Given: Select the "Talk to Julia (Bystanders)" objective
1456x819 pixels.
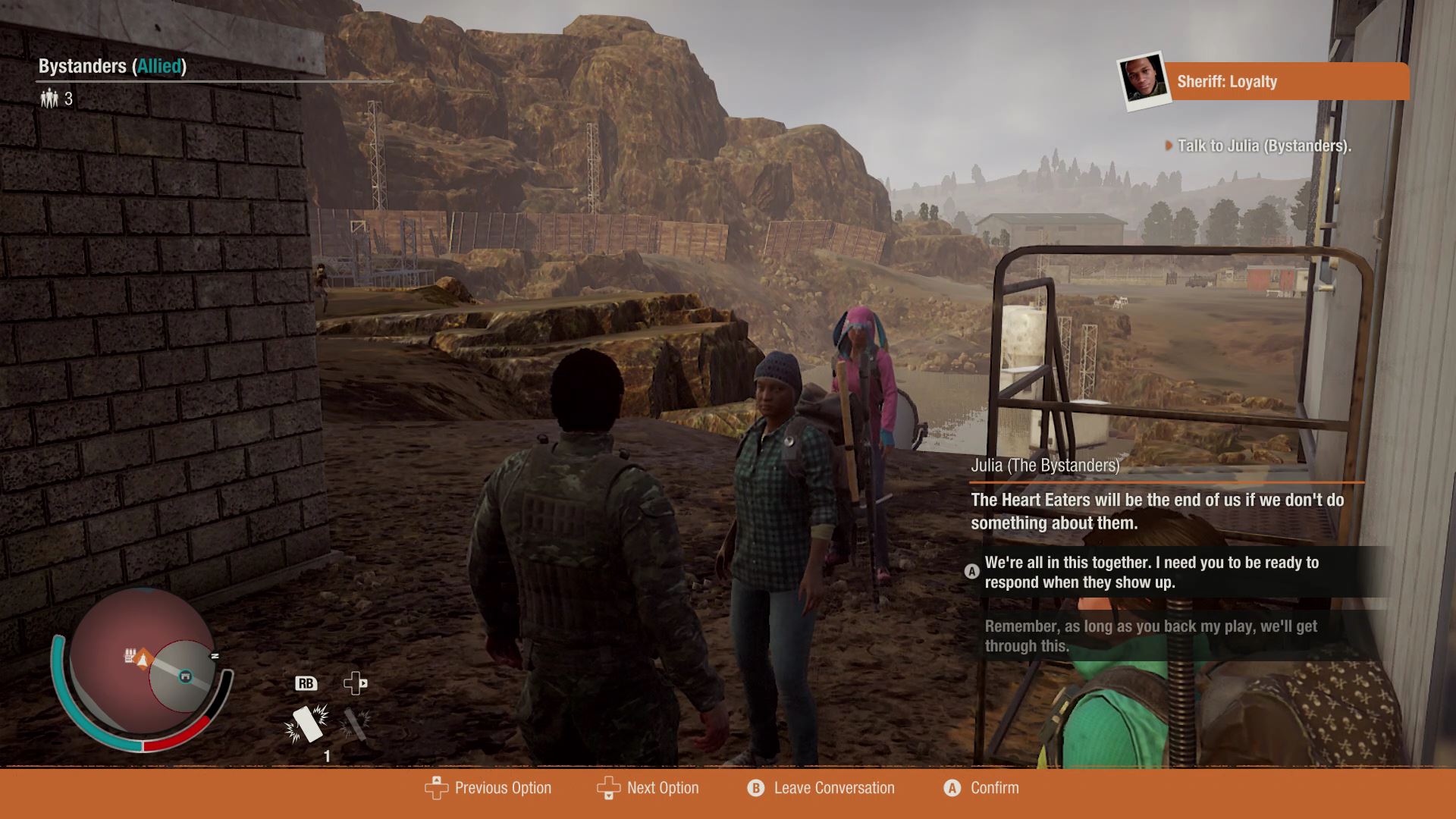Looking at the screenshot, I should point(1263,146).
